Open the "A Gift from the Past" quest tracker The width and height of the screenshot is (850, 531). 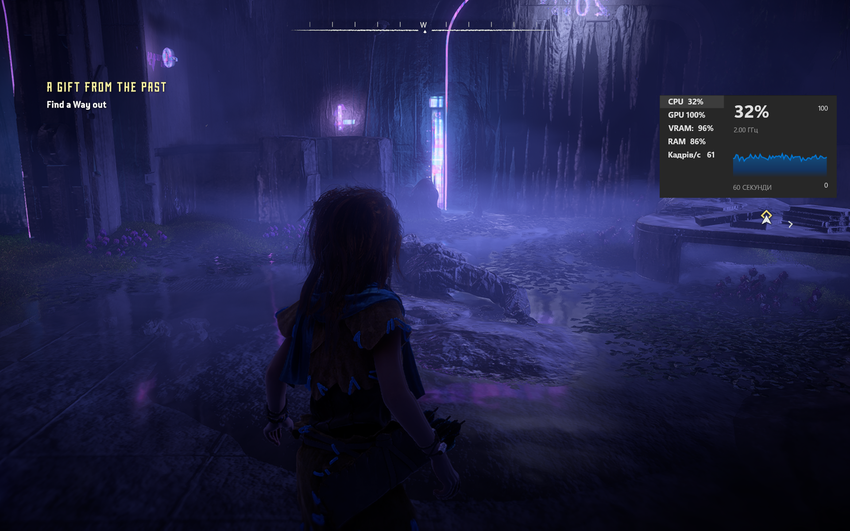[x=106, y=87]
